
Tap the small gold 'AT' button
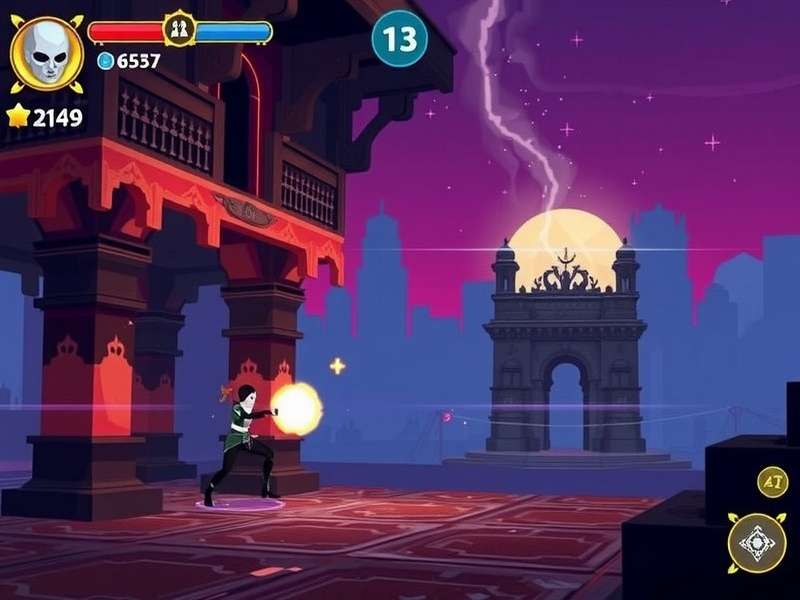click(772, 482)
